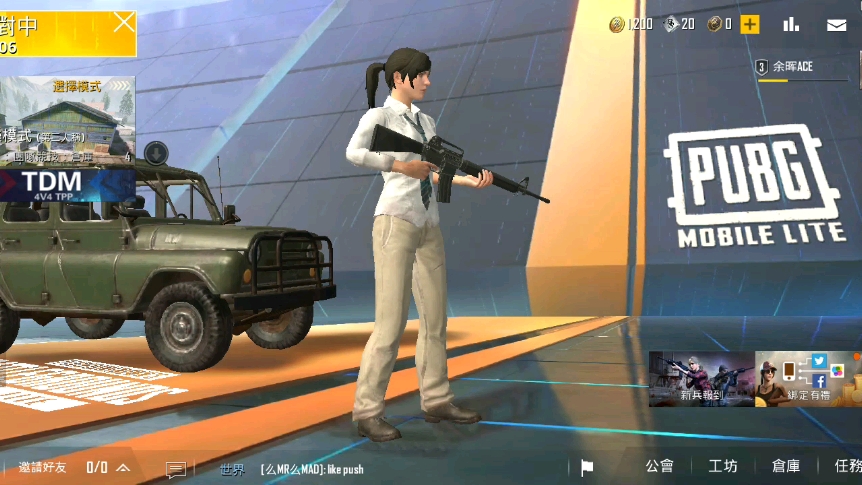Open the 倉庫 inventory menu
The height and width of the screenshot is (485, 862).
(x=786, y=466)
